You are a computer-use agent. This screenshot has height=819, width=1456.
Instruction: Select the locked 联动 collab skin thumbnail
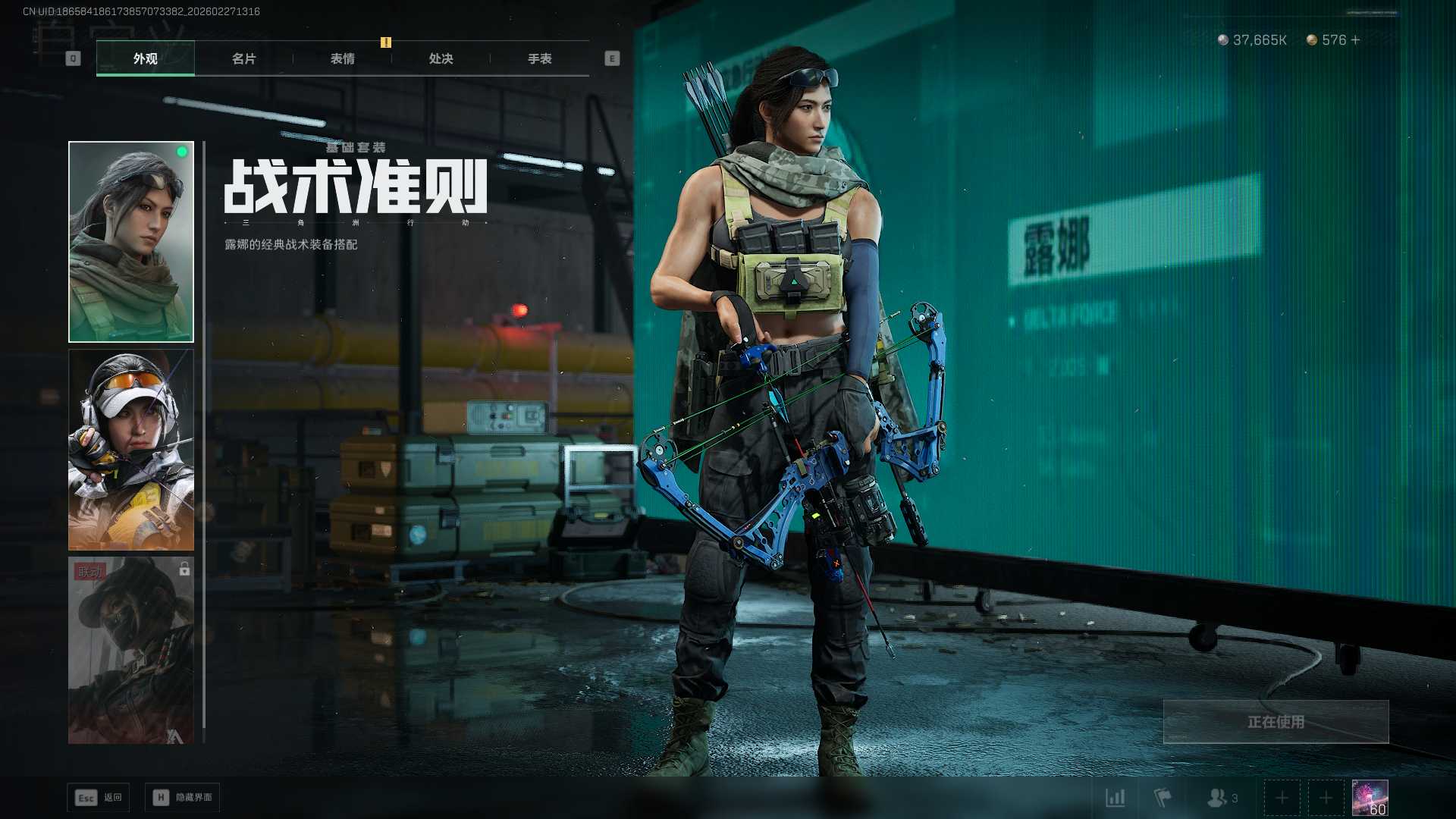click(x=131, y=650)
